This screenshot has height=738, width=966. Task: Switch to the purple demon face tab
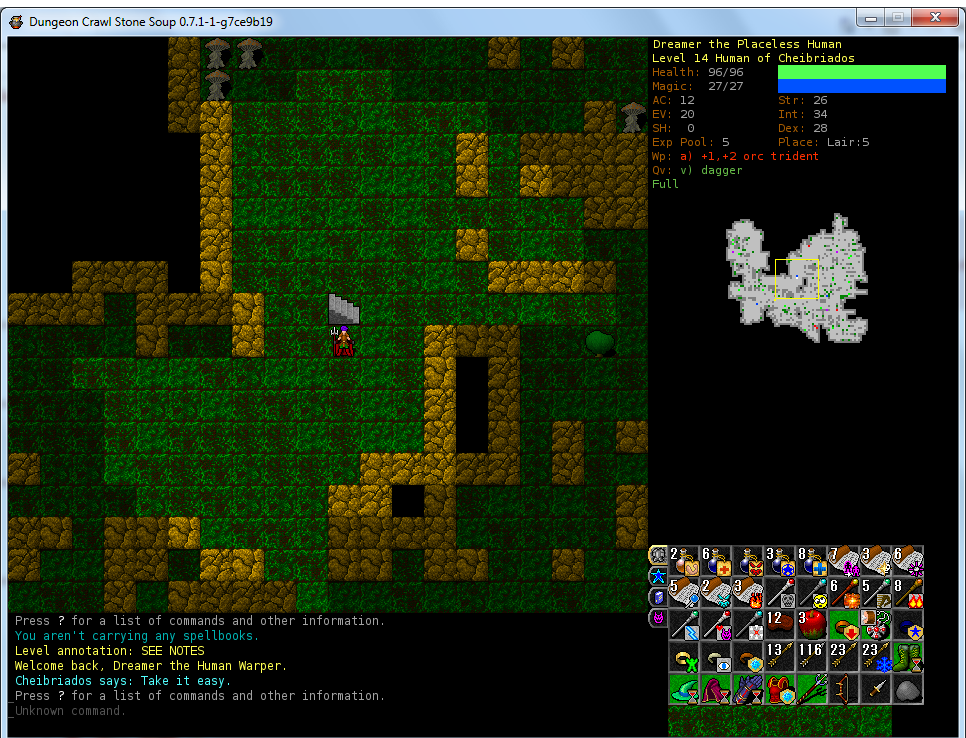coord(658,618)
